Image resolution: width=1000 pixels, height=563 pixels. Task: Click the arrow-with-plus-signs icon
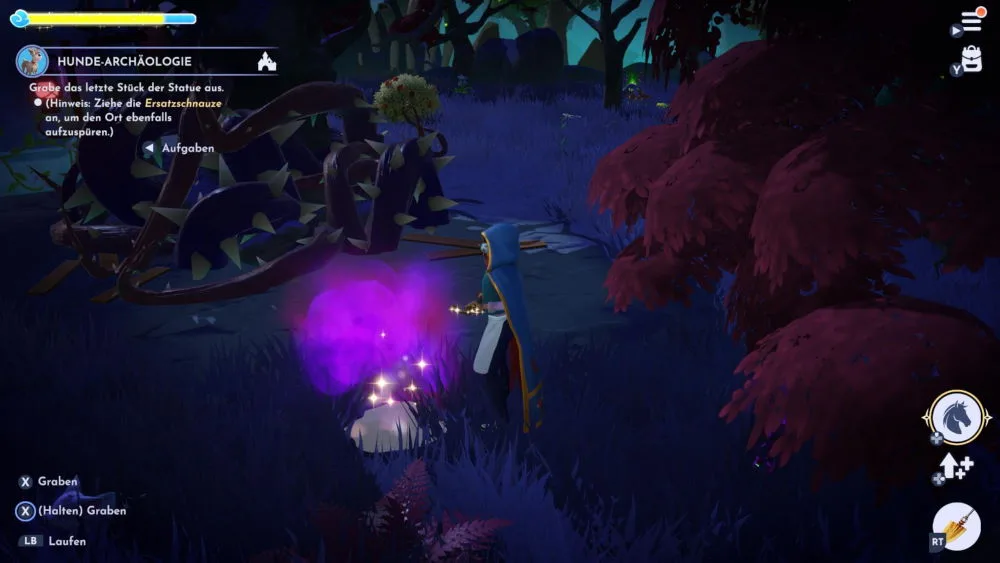tap(955, 466)
